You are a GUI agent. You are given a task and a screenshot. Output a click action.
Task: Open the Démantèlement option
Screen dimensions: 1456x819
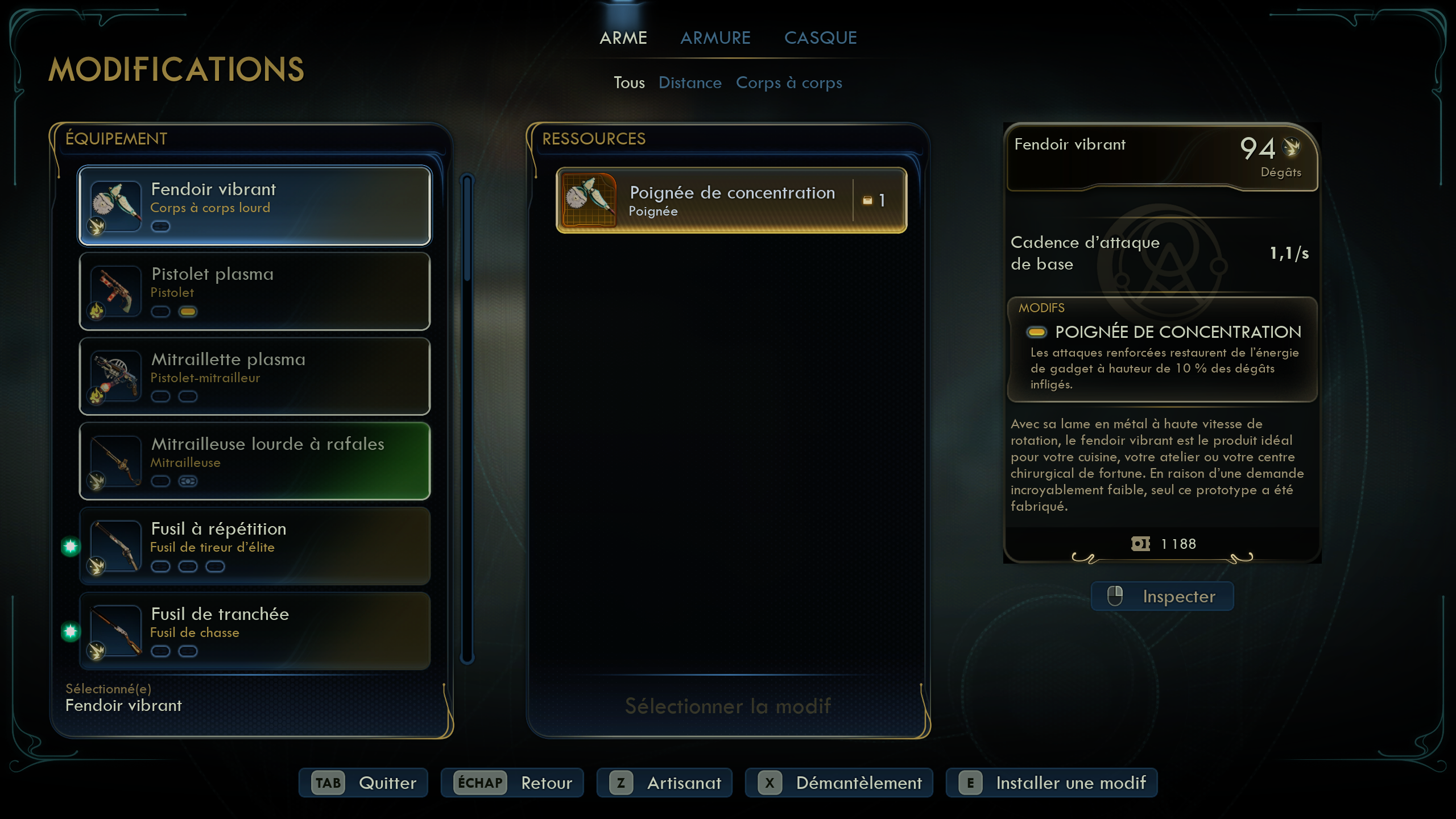pyautogui.click(x=839, y=783)
